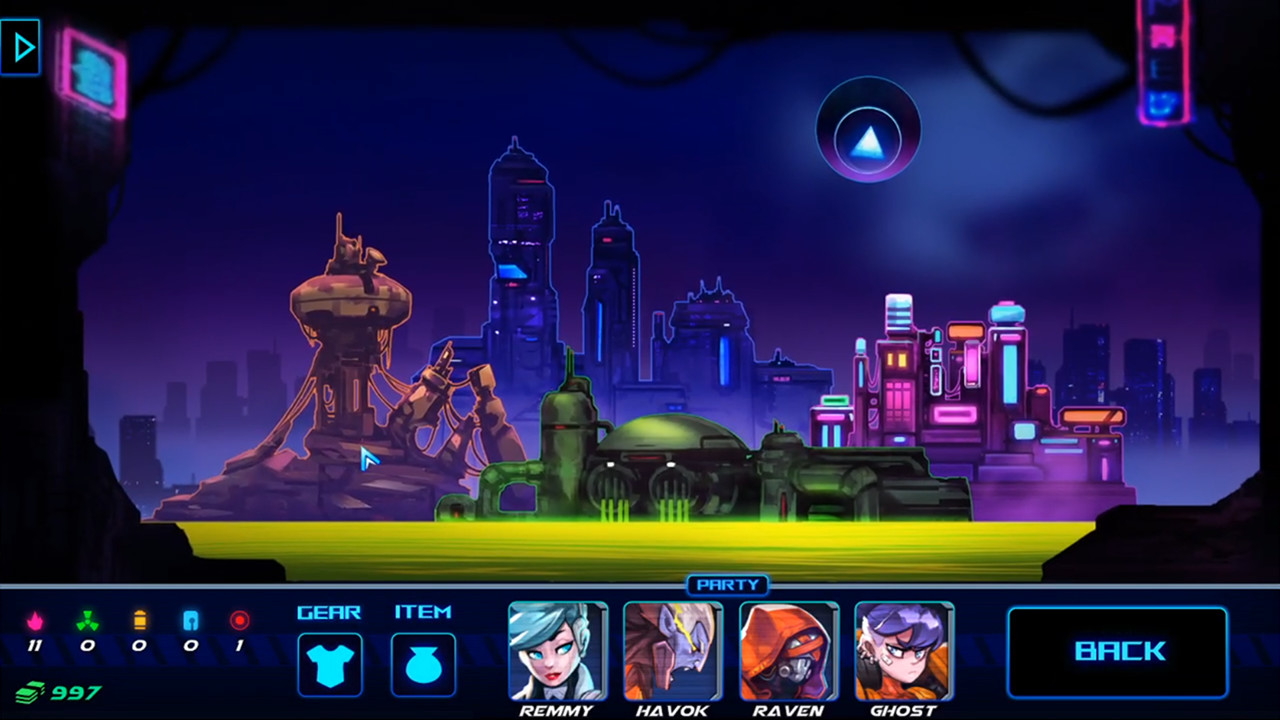
Task: Click the Back button
Action: point(1117,651)
